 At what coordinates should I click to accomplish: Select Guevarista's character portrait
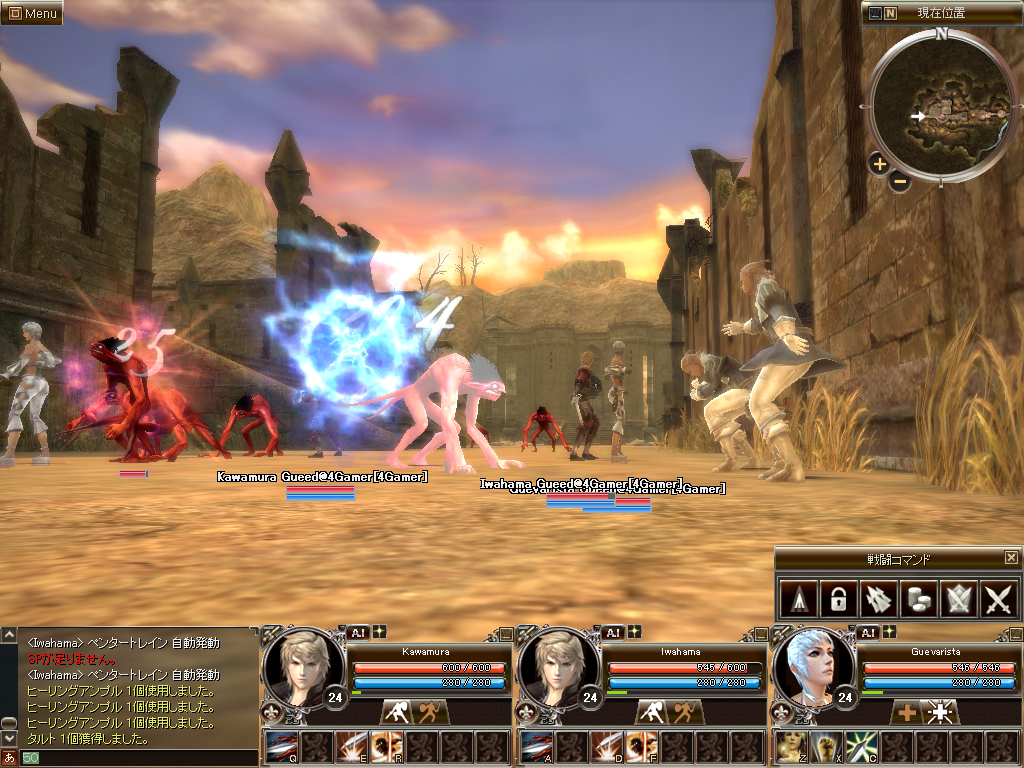(813, 667)
